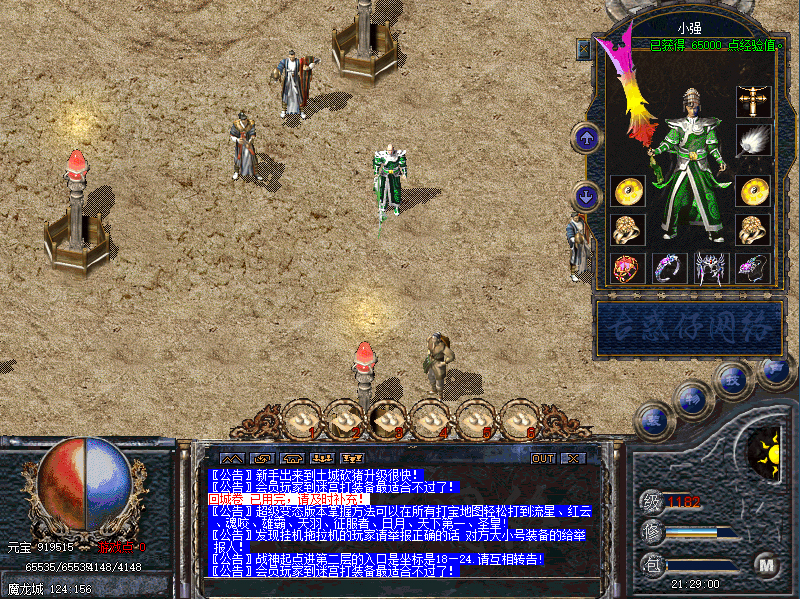The width and height of the screenshot is (800, 599).
Task: Open the 技 skills round button
Action: tap(732, 379)
